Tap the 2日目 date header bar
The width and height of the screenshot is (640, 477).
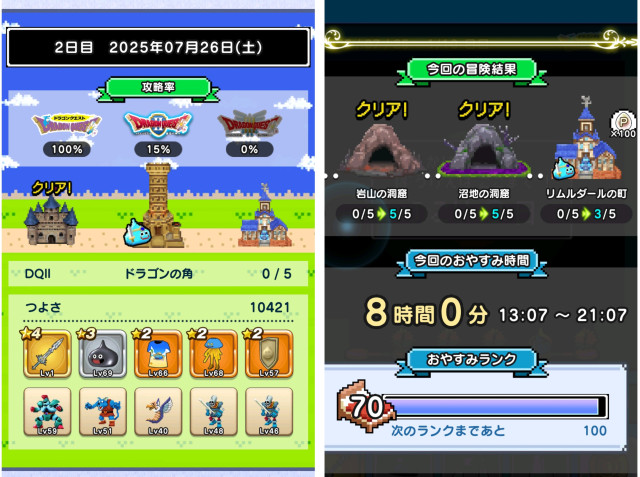(x=158, y=47)
